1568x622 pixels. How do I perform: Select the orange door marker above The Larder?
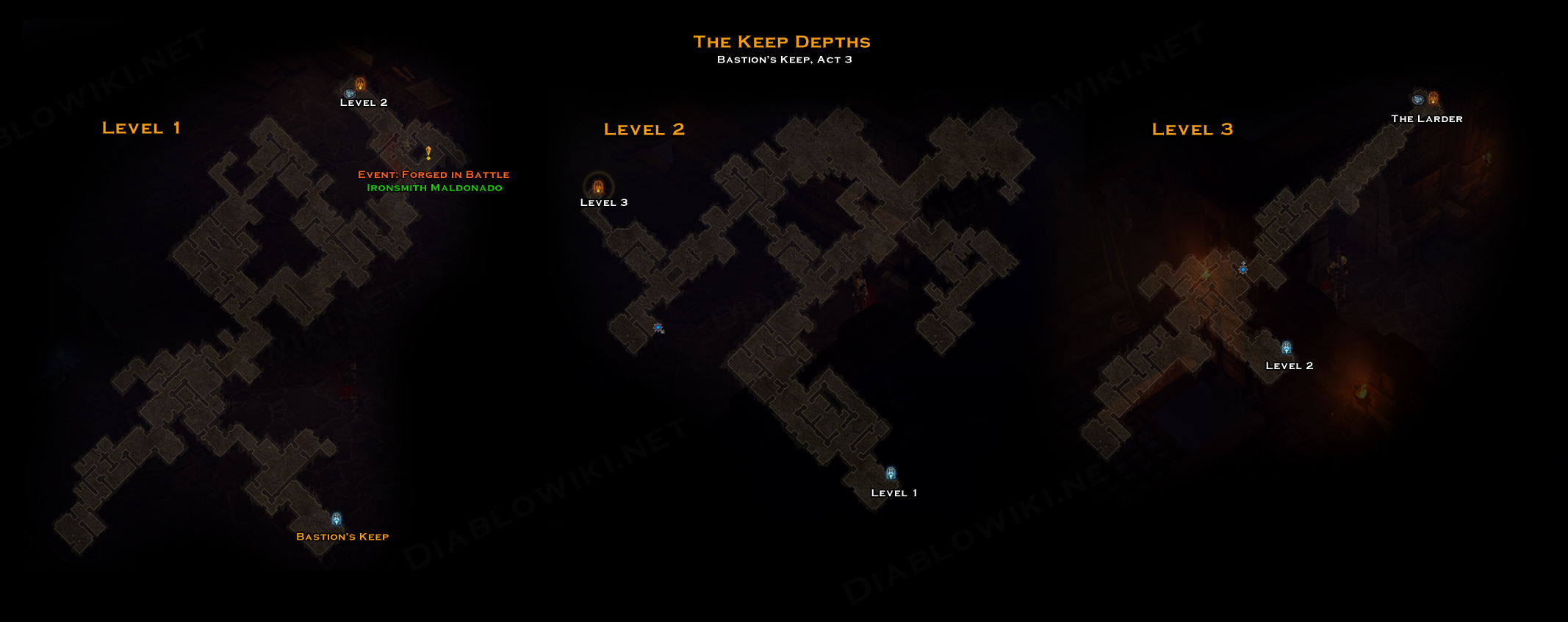pyautogui.click(x=1433, y=98)
